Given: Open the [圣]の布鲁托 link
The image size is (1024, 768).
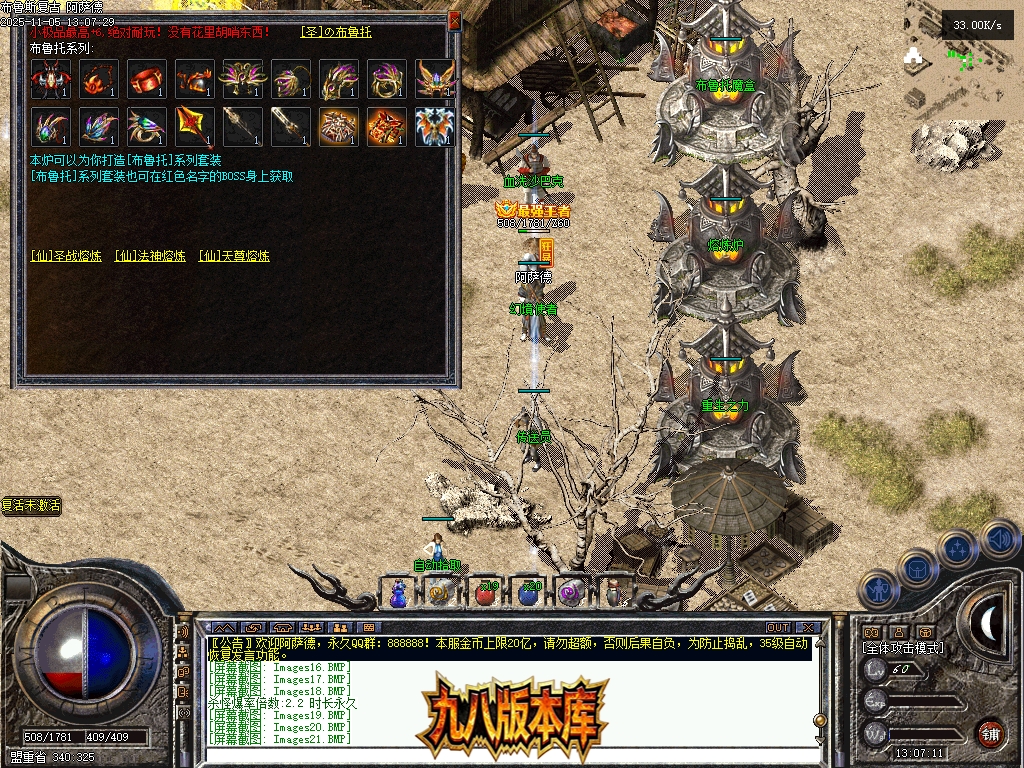Looking at the screenshot, I should tap(336, 32).
